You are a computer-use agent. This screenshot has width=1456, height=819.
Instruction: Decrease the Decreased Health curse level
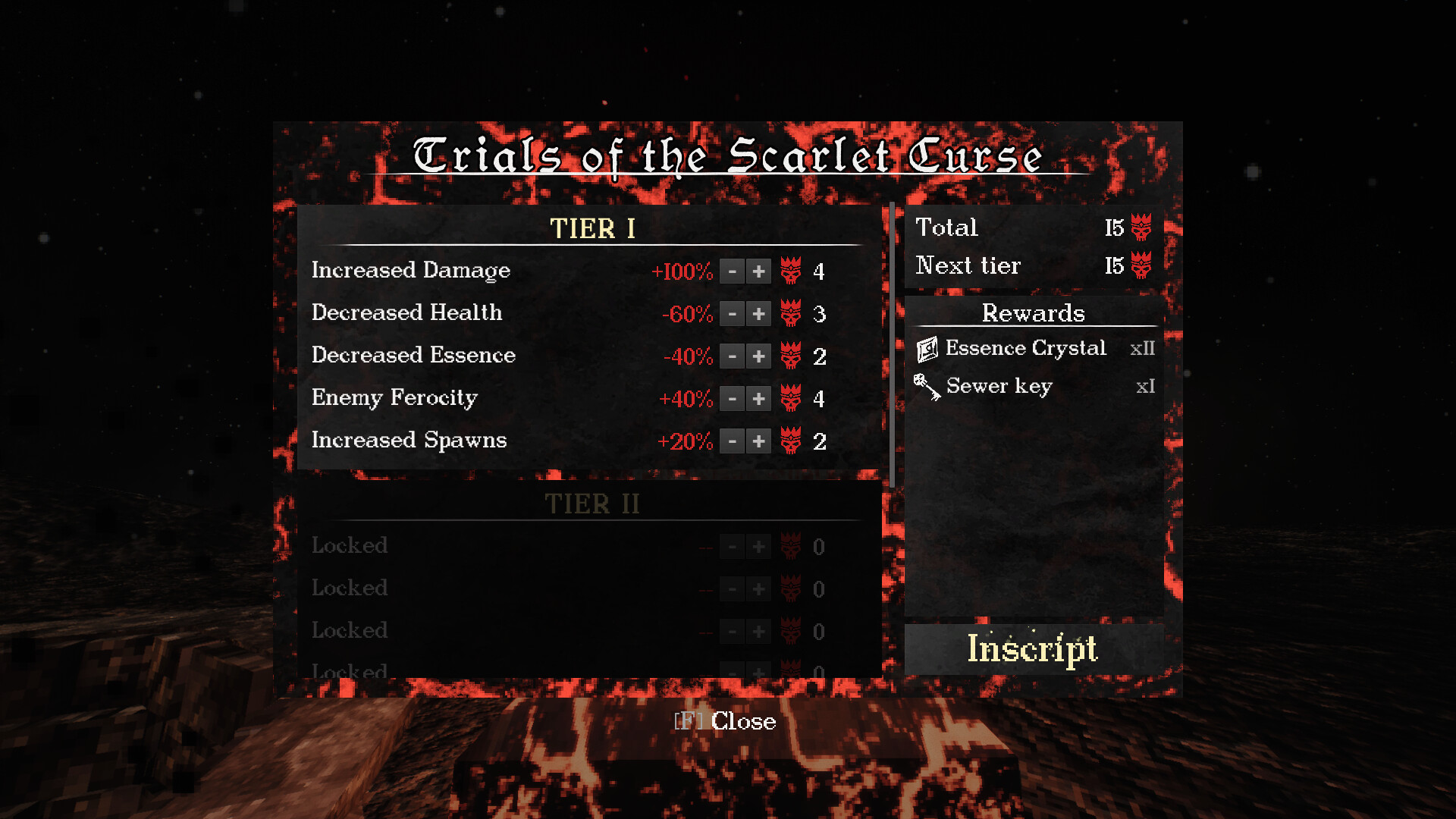click(732, 313)
